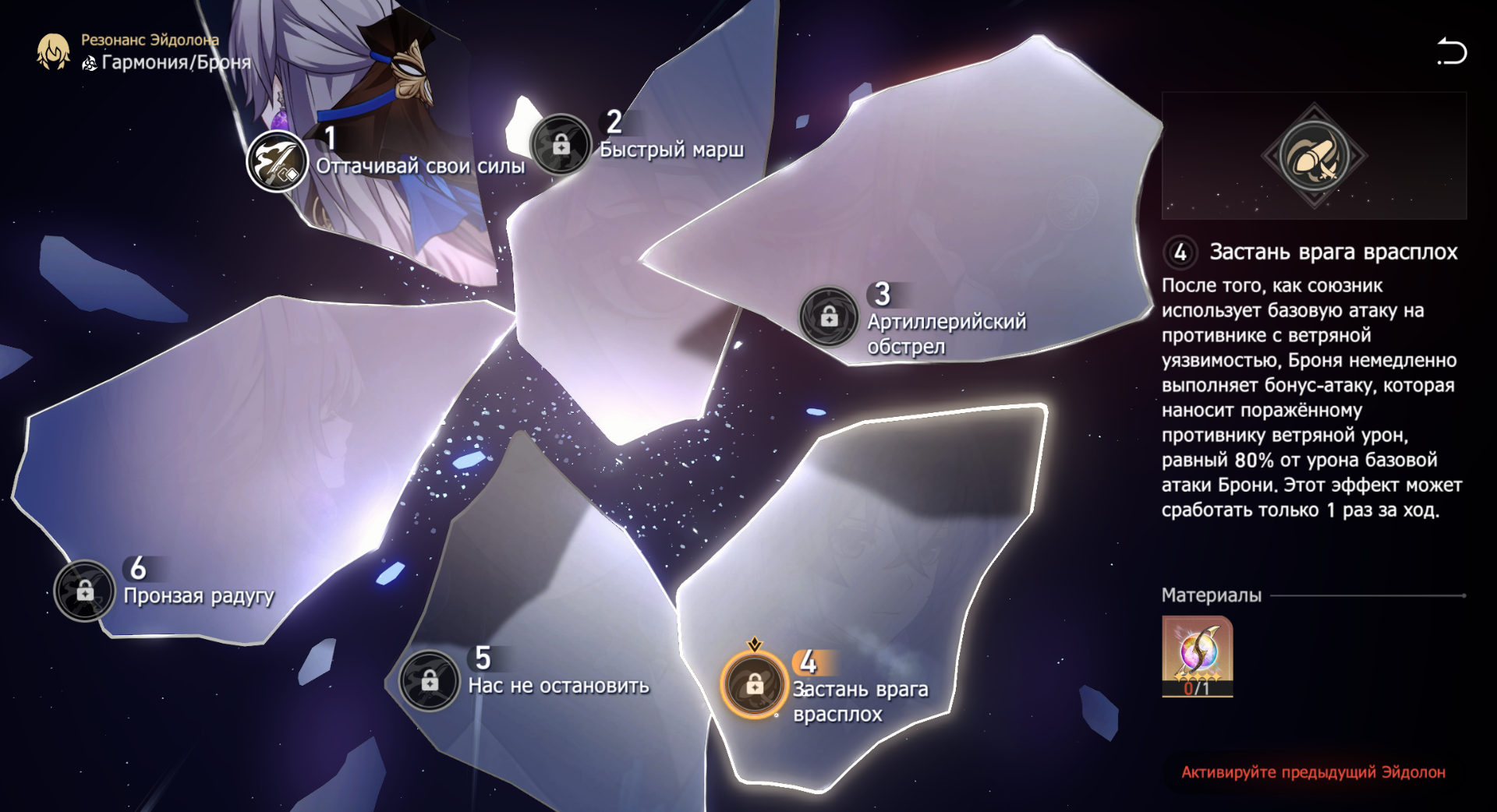Select Eidolon 1 Оттачивай свои силы
1497x812 pixels.
(x=277, y=161)
